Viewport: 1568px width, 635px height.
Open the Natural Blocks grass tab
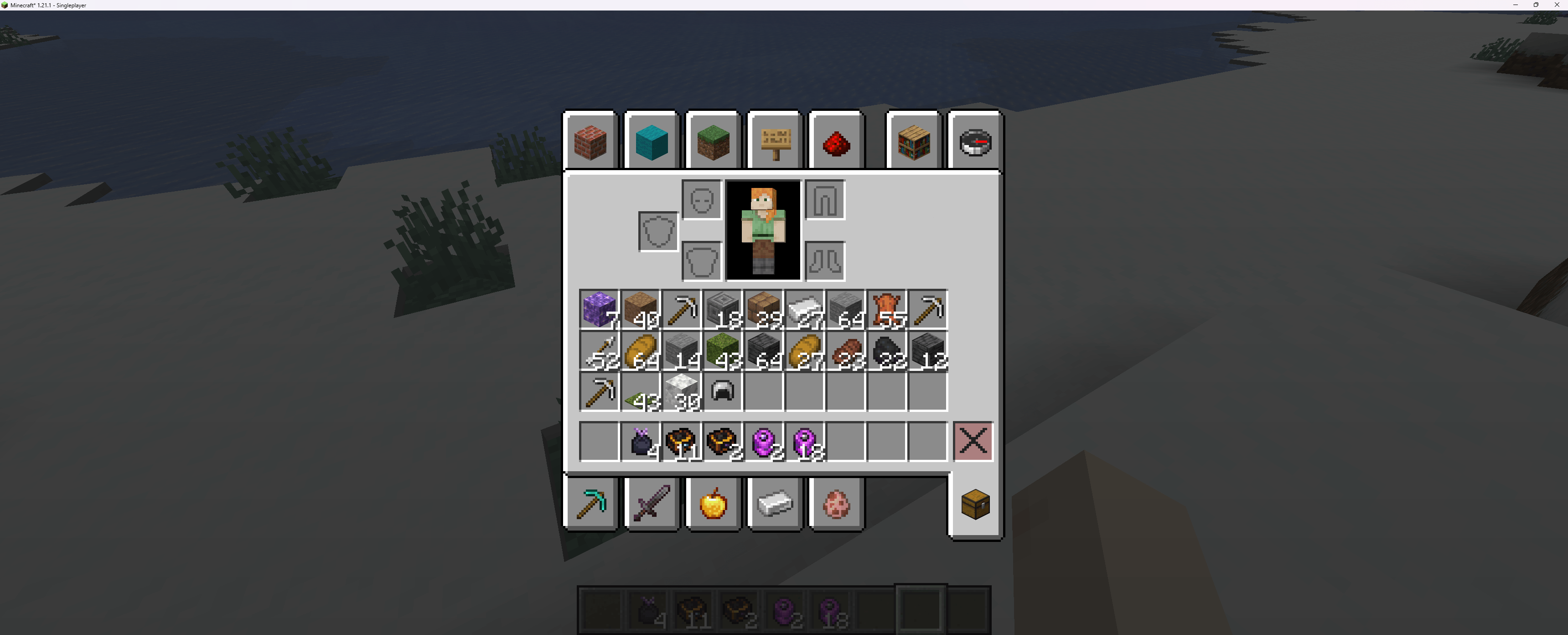713,142
